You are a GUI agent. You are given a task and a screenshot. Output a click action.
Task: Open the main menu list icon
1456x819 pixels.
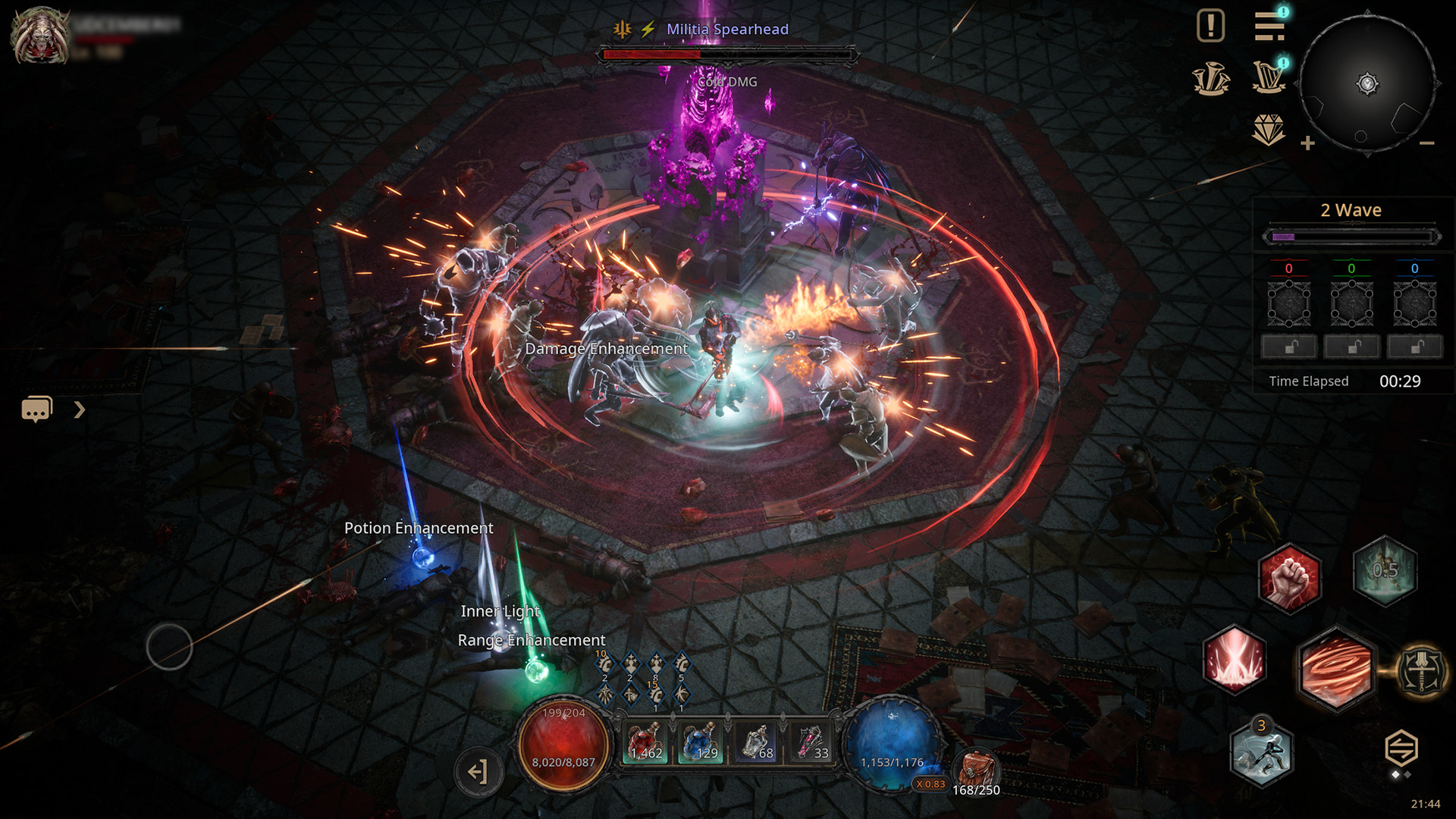tap(1269, 27)
